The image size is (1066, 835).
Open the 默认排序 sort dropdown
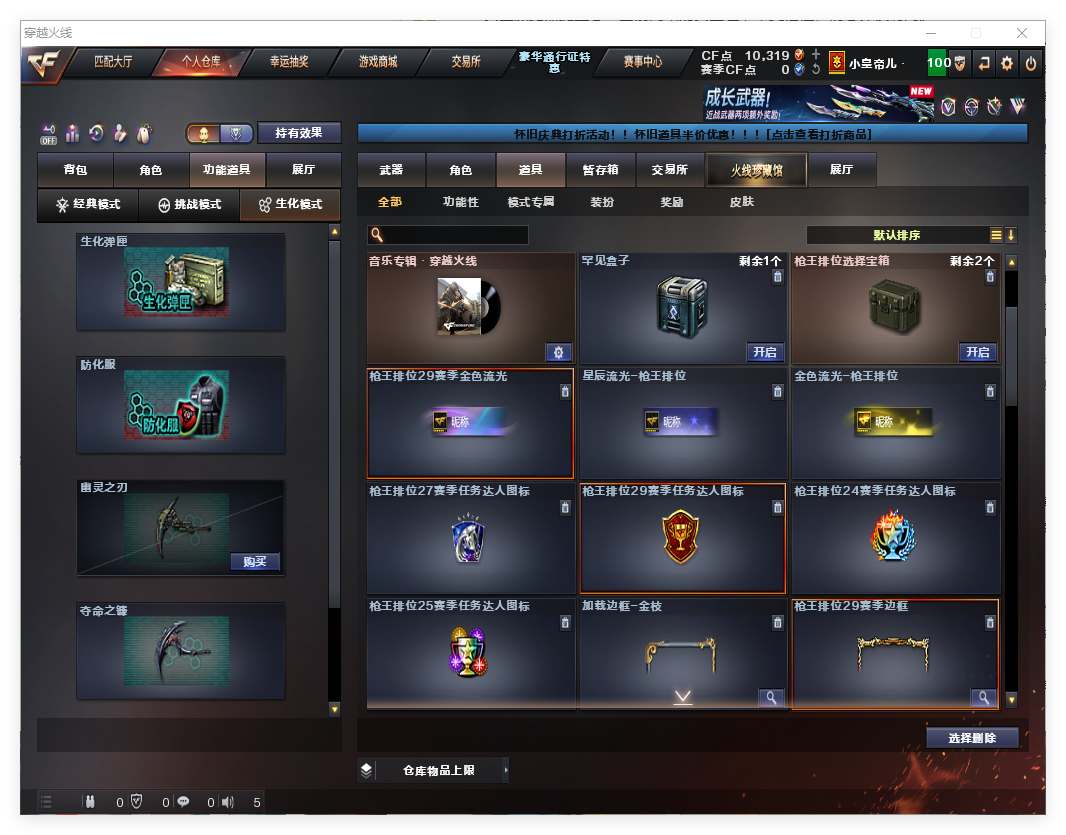pos(897,235)
